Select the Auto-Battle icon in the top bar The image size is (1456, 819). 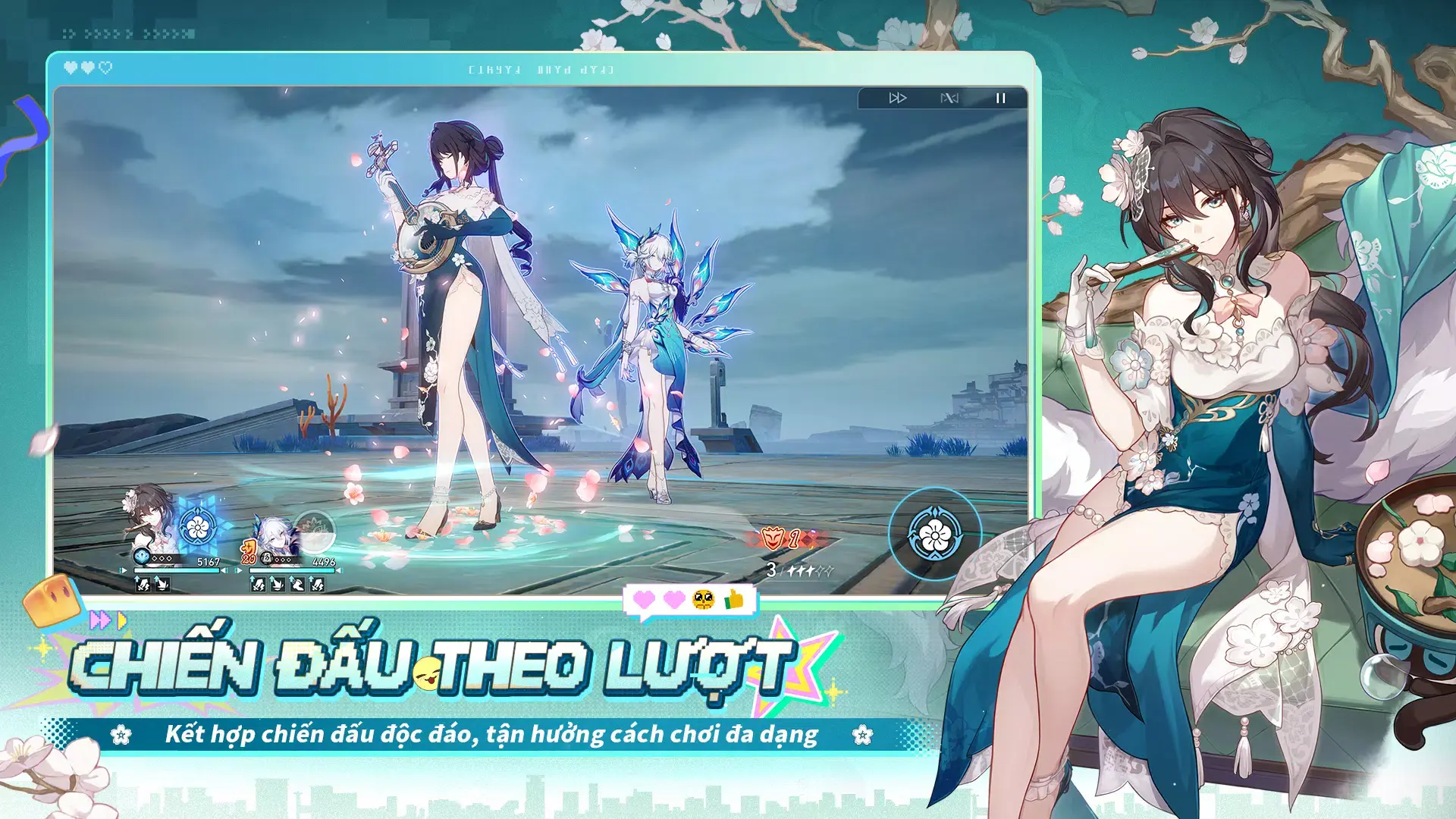pyautogui.click(x=949, y=98)
